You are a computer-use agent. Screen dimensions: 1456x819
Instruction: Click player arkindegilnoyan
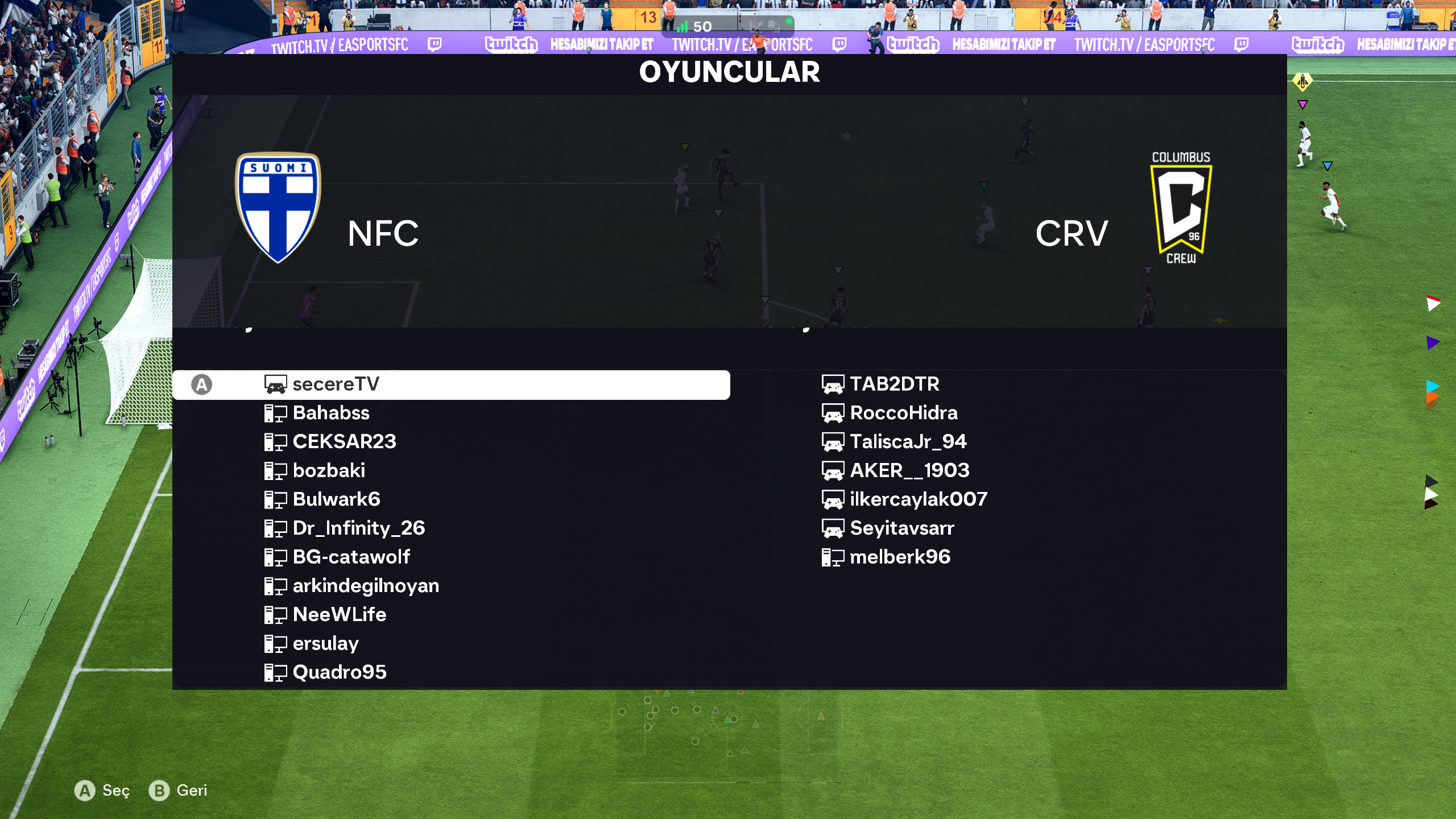coord(366,586)
